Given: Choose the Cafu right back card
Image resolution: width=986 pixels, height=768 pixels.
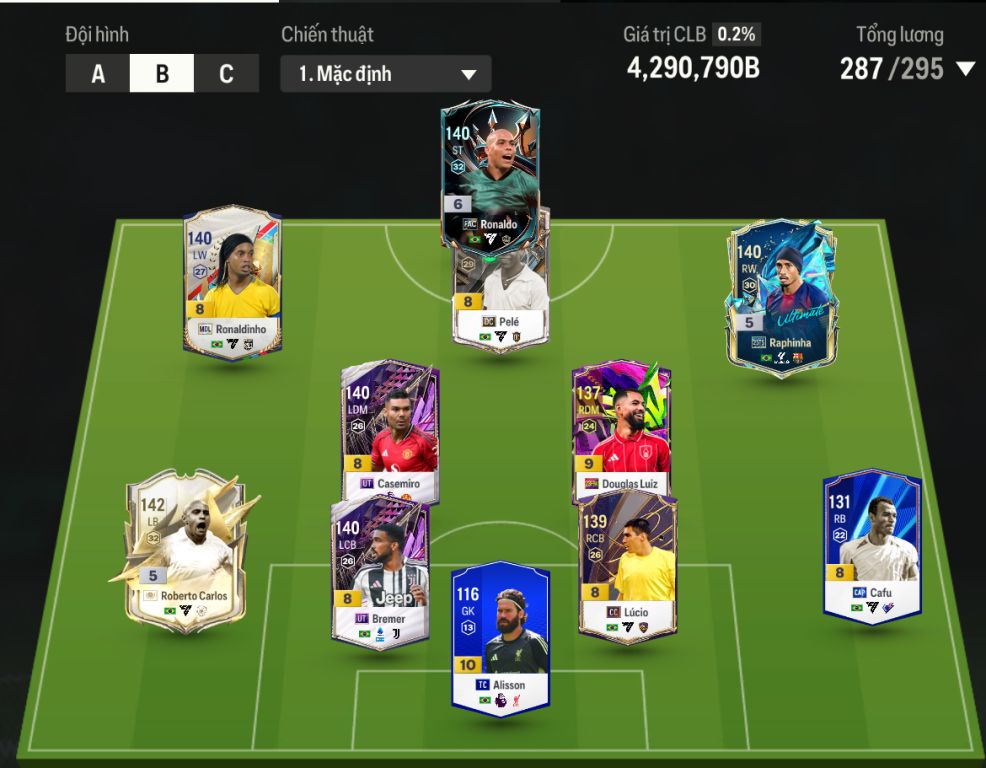Looking at the screenshot, I should (x=871, y=545).
